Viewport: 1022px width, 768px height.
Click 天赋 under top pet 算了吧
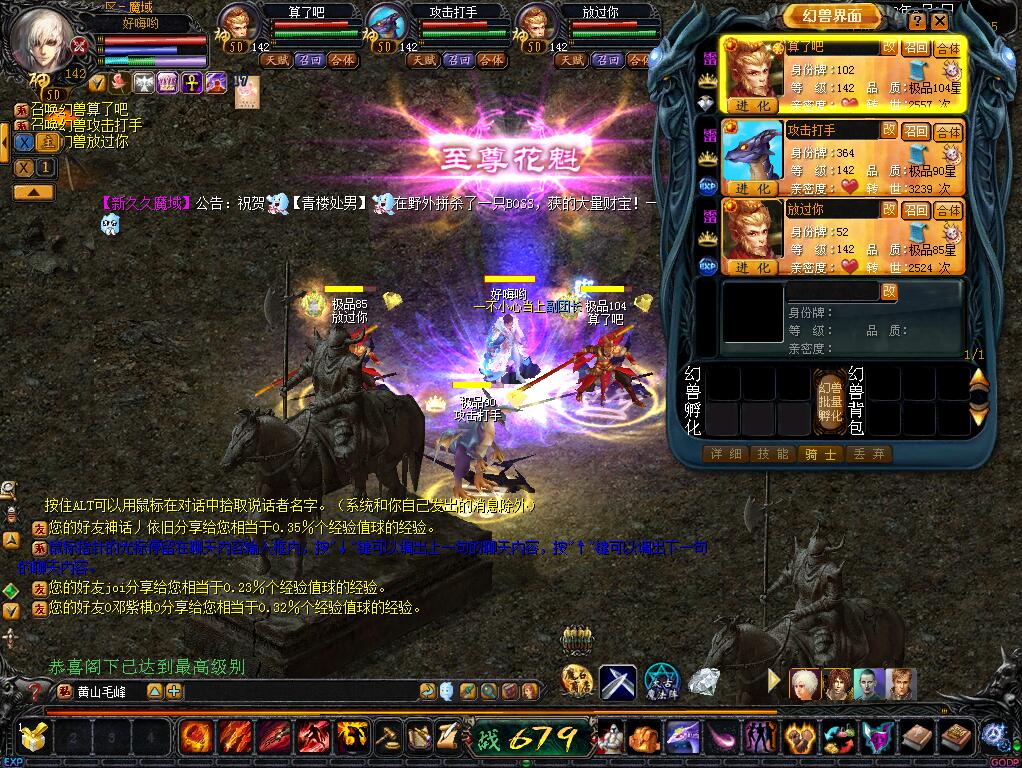click(275, 60)
